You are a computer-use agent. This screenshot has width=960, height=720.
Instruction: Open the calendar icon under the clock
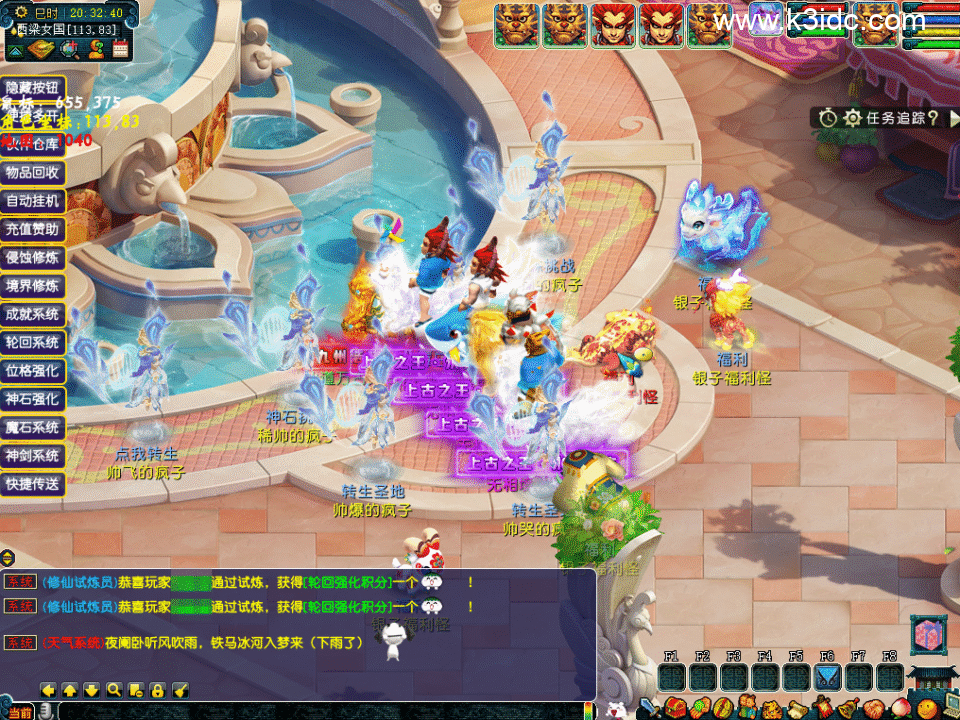coord(121,49)
